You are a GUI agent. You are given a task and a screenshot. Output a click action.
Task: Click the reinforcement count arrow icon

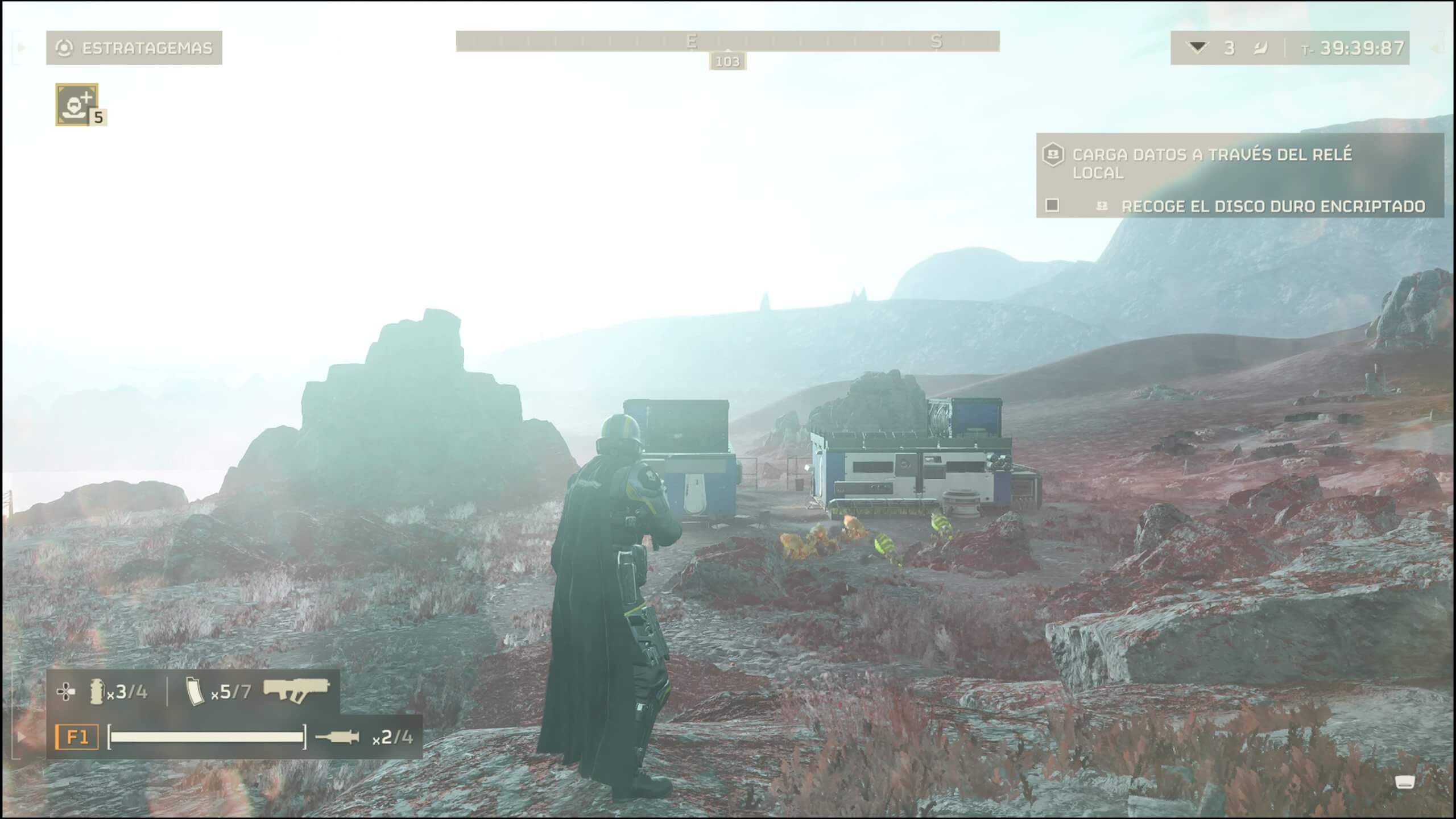click(1197, 48)
